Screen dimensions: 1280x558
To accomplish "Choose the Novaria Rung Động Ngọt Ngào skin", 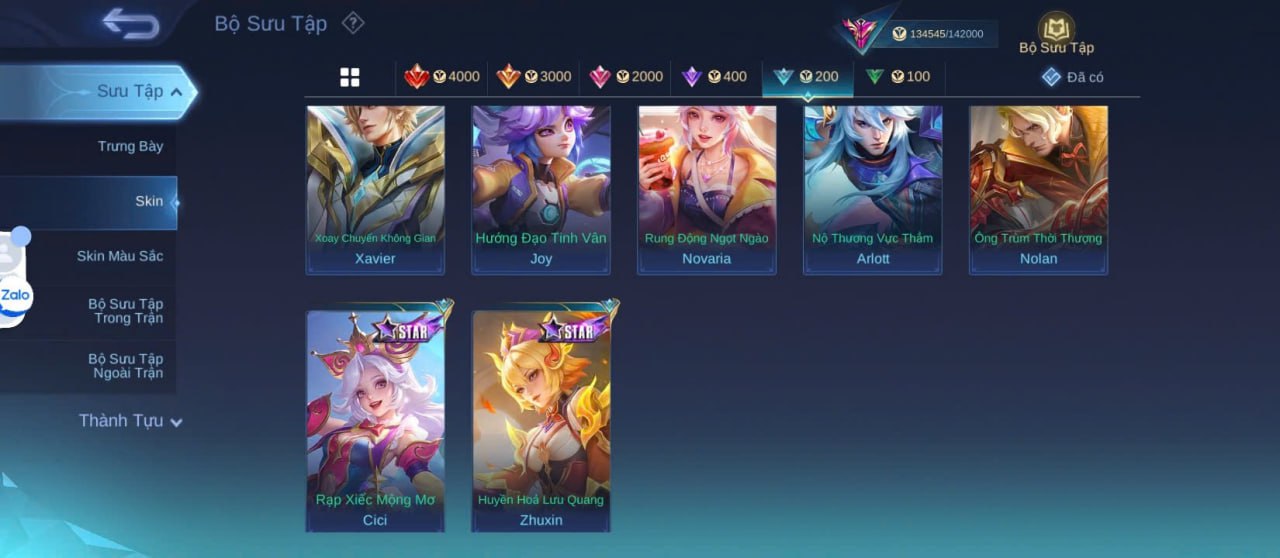I will click(707, 190).
